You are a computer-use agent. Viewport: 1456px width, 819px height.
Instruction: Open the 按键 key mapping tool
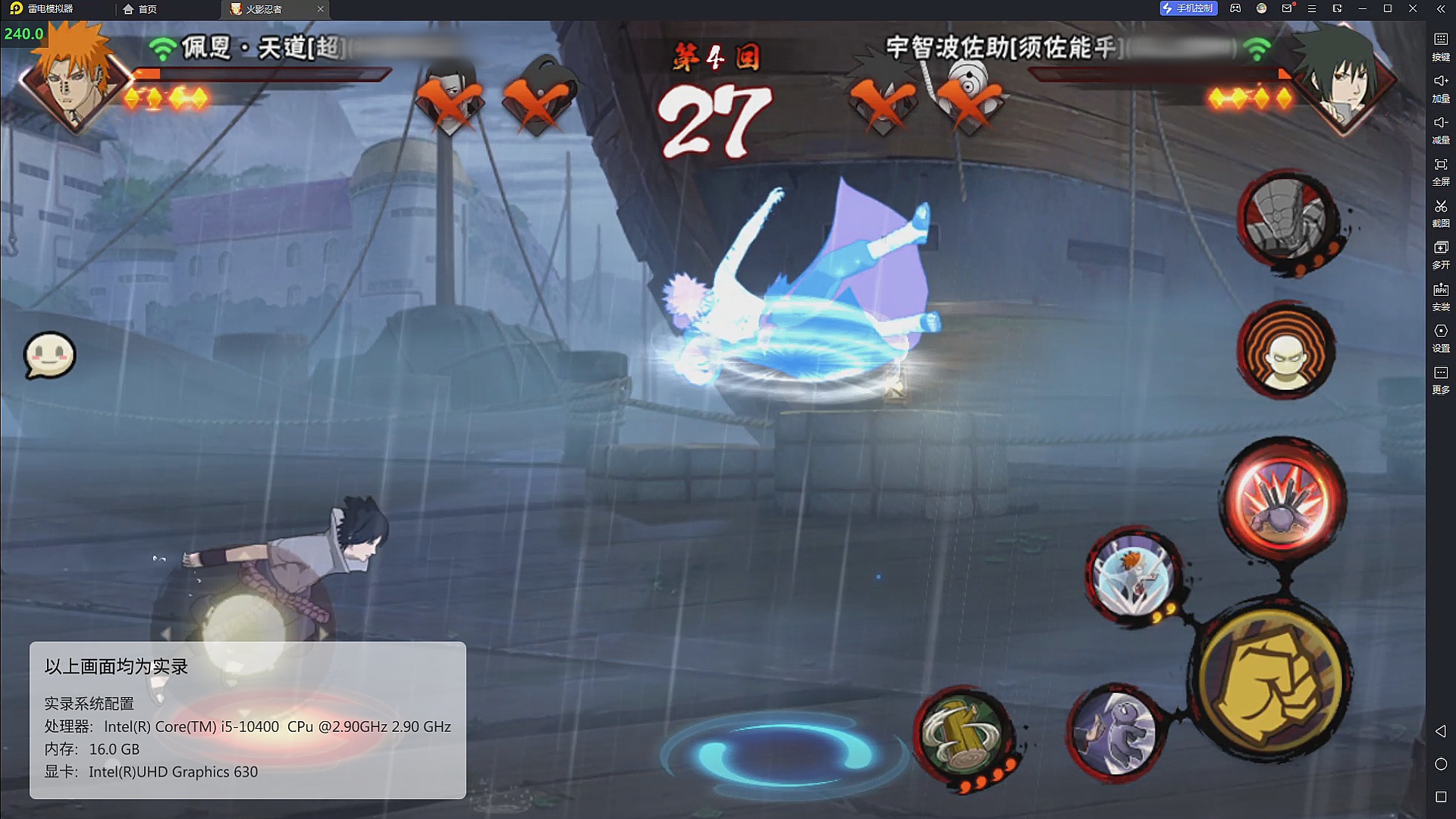tap(1441, 45)
